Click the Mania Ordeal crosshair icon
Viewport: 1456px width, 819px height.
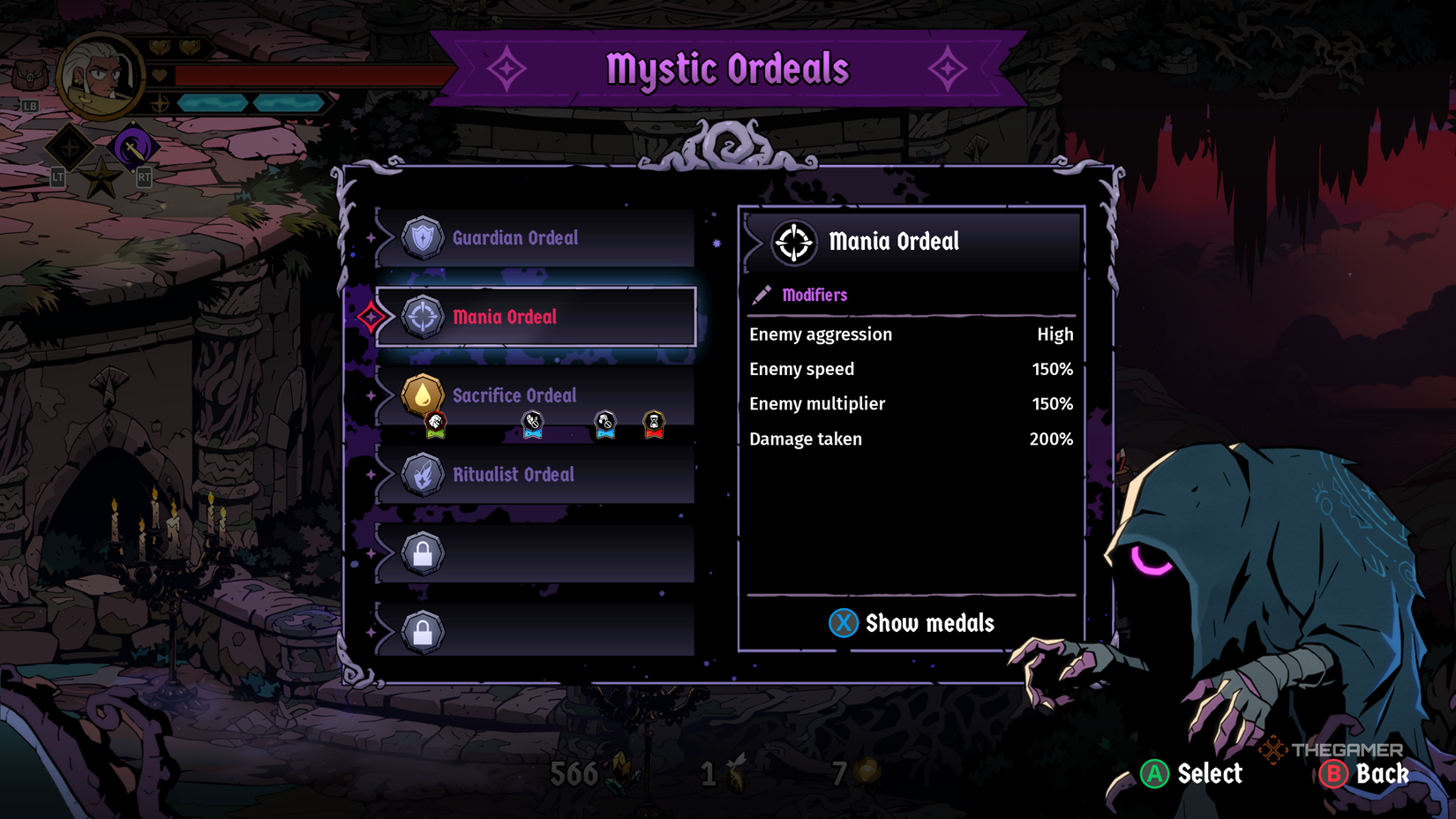[x=423, y=315]
